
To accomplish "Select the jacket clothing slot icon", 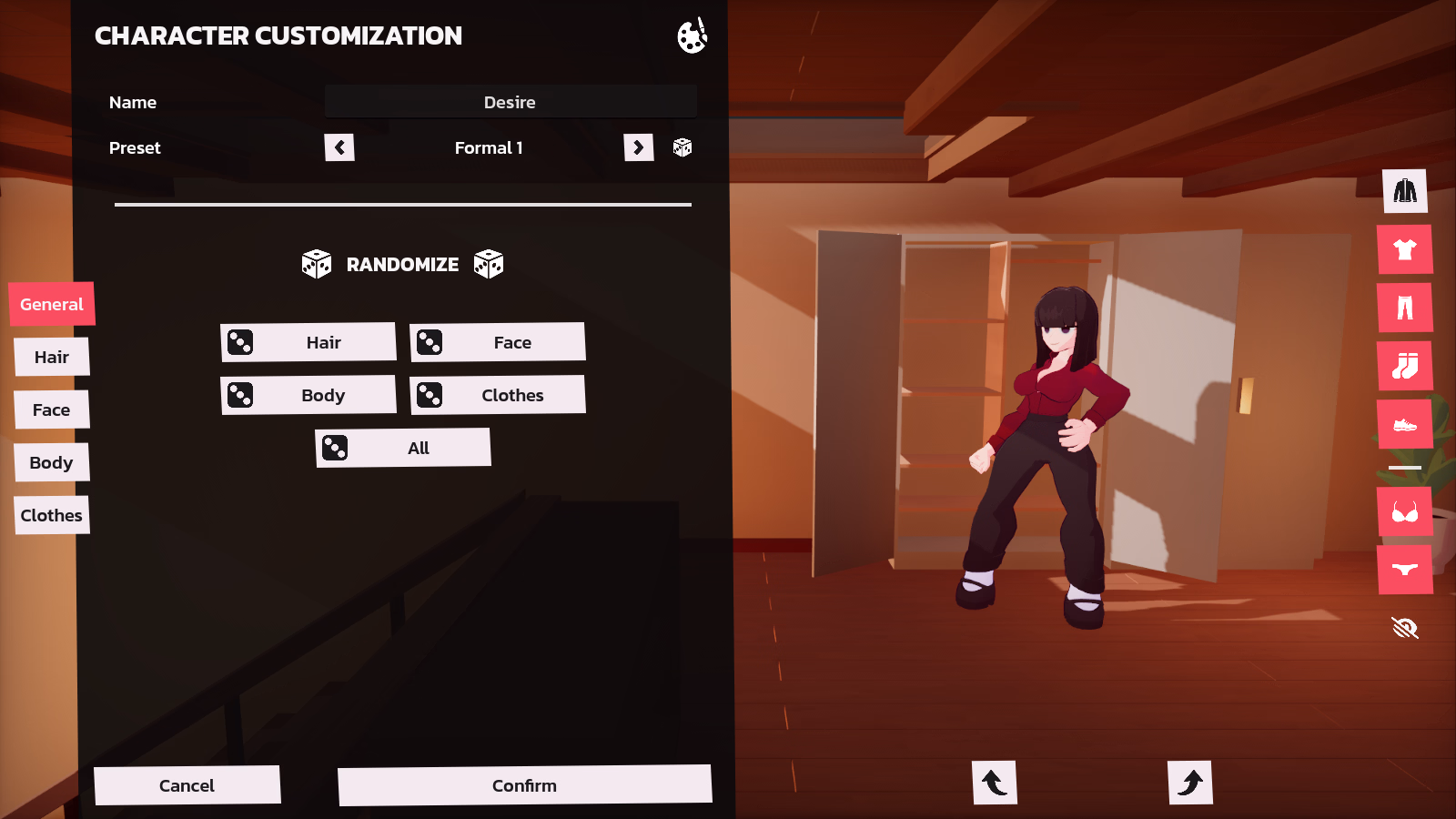I will (1405, 192).
